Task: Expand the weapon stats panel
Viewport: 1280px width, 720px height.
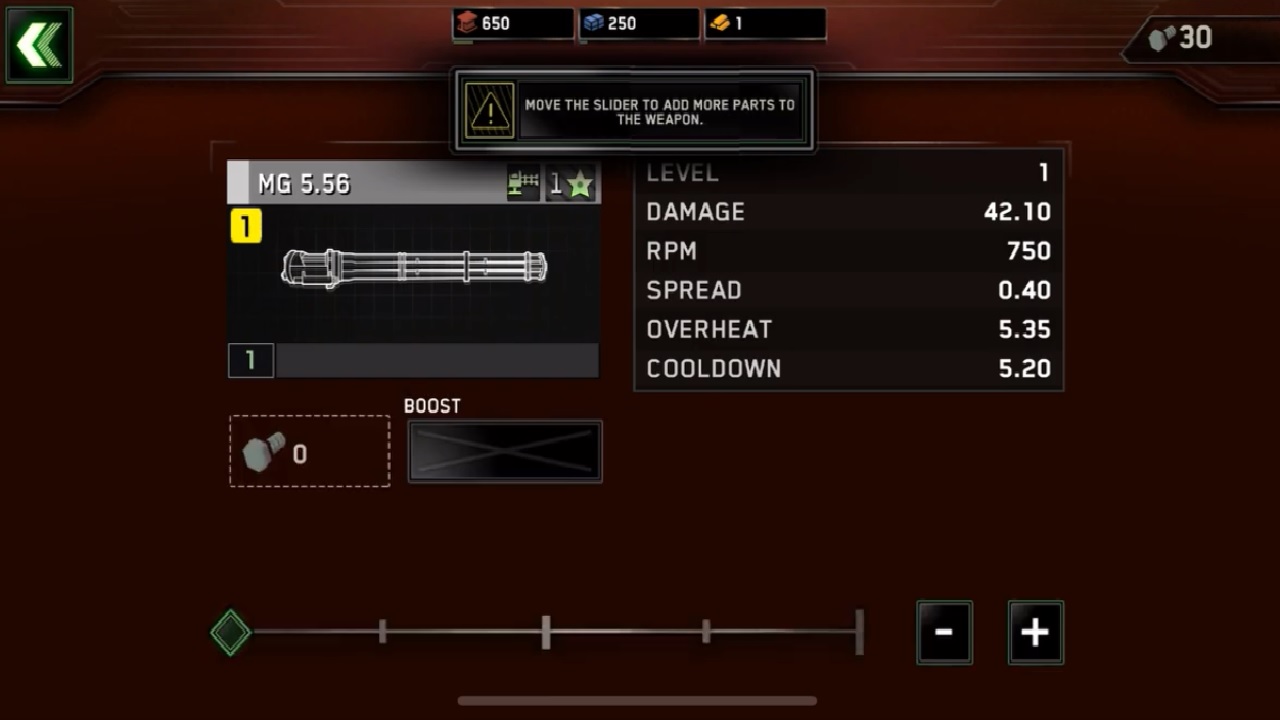Action: 848,270
